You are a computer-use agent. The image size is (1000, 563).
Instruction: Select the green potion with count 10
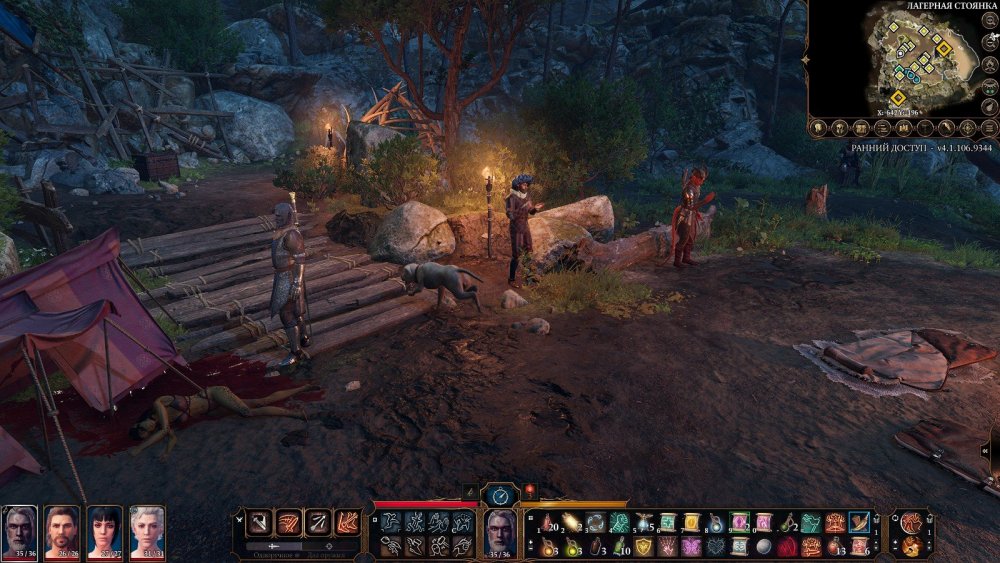(x=620, y=546)
